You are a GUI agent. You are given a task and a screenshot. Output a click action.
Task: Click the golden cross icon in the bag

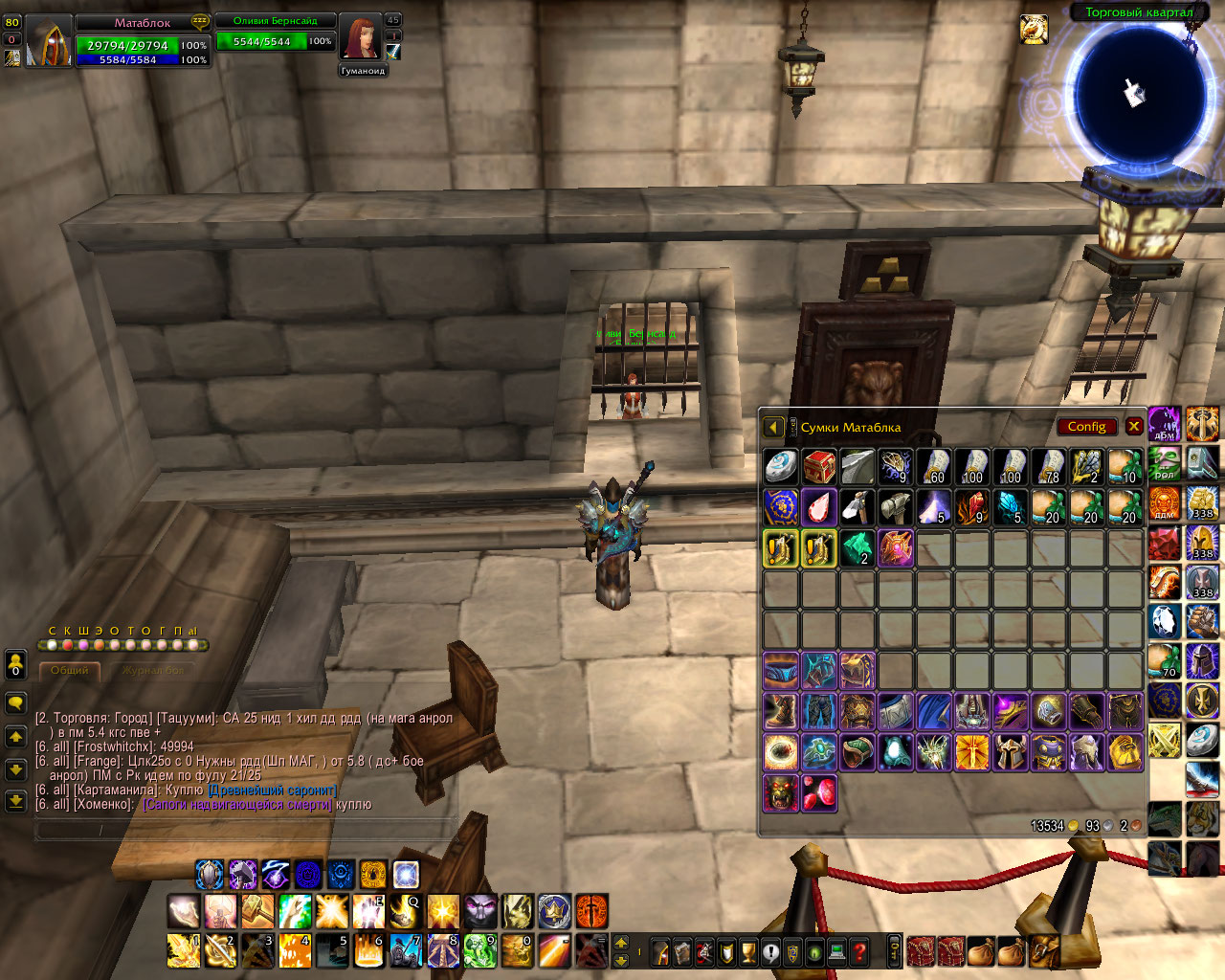pyautogui.click(x=972, y=753)
